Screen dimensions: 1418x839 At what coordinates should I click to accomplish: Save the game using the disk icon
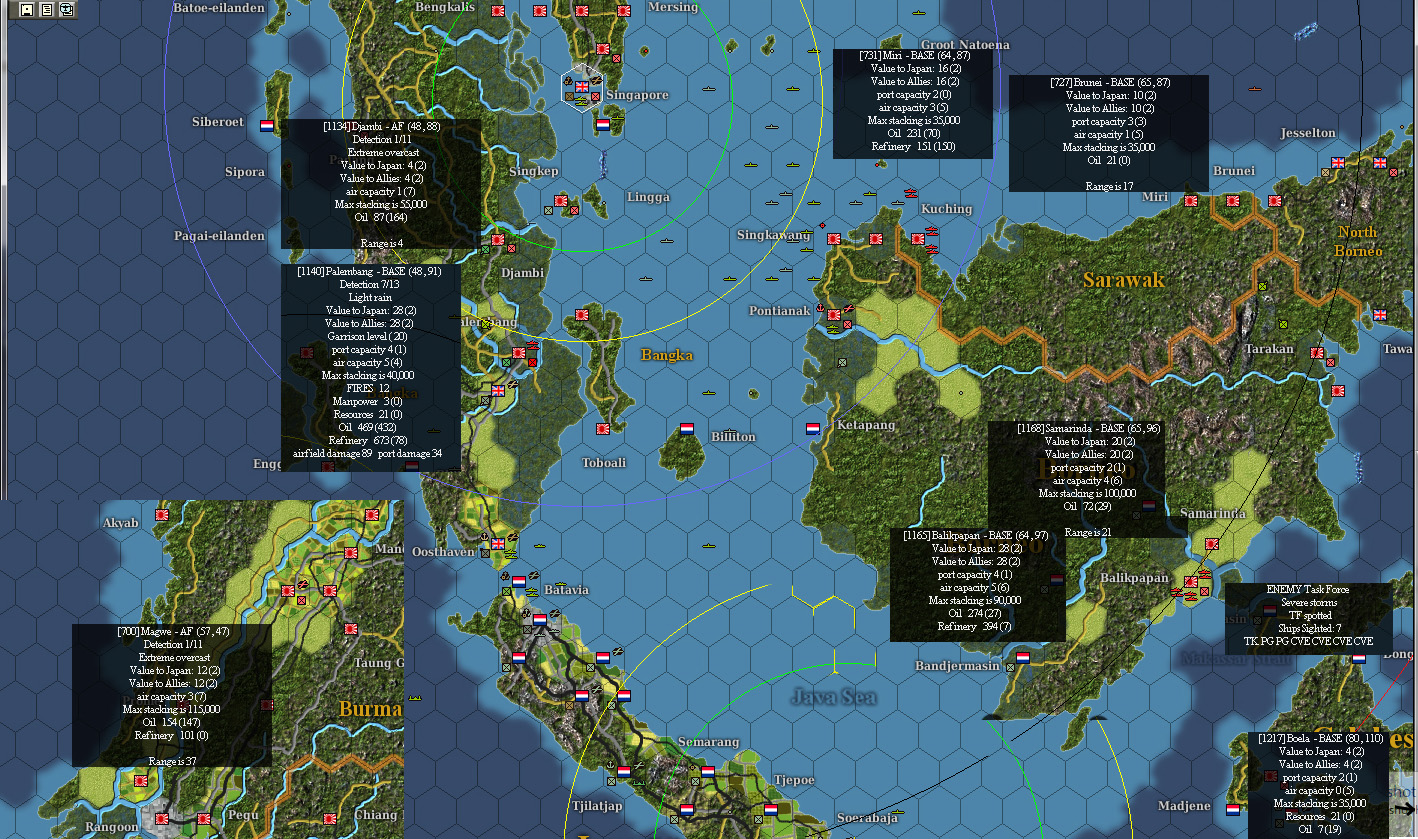27,10
